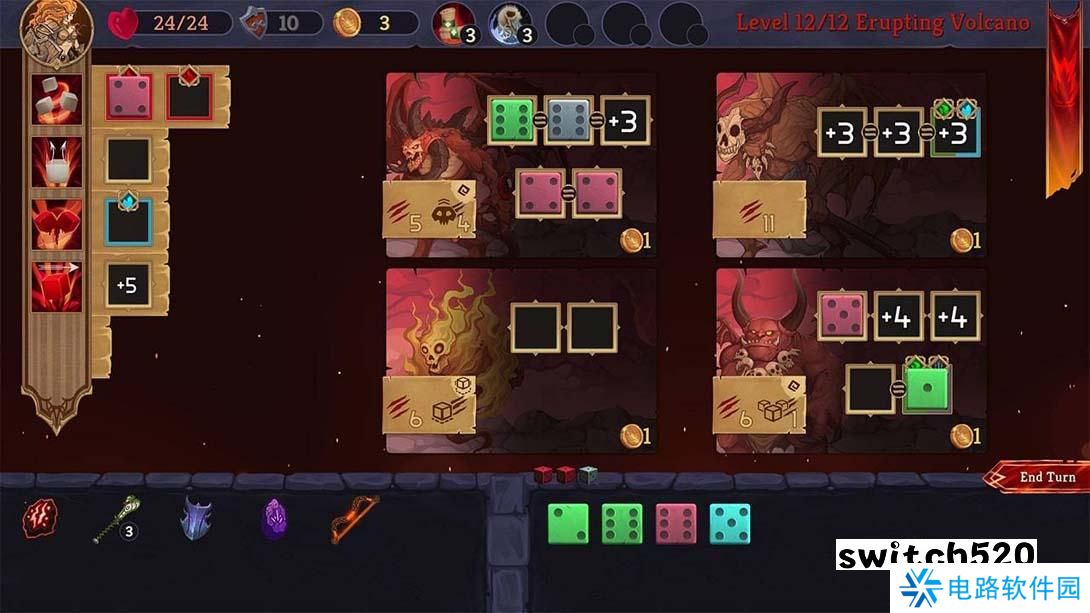Select the green two-pip die
Image resolution: width=1090 pixels, height=613 pixels.
click(568, 524)
